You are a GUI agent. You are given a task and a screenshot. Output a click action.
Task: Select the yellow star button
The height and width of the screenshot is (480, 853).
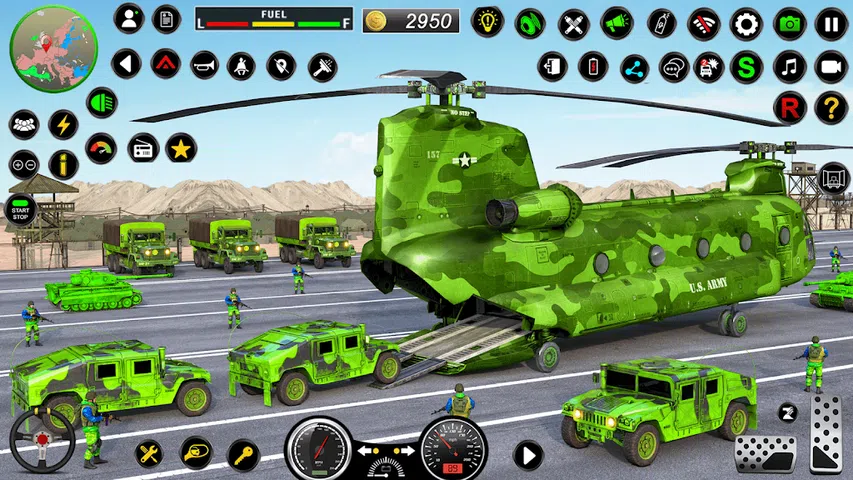tap(181, 148)
